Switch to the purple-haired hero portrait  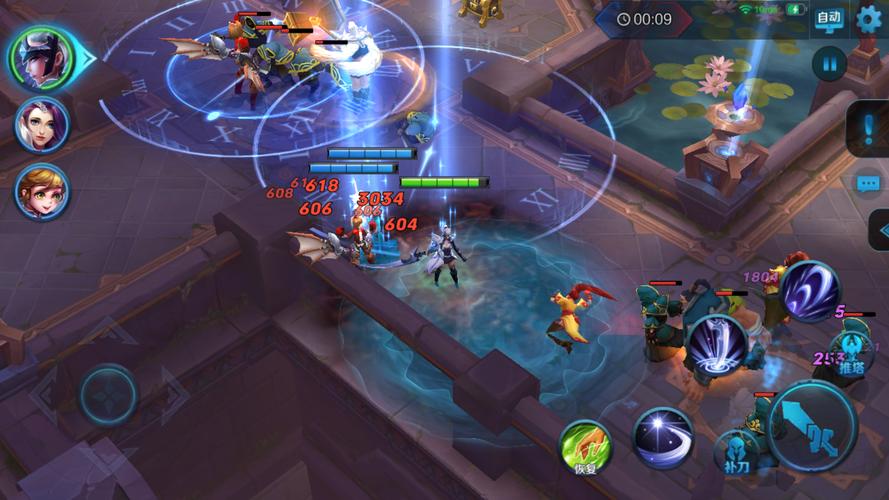pos(42,124)
